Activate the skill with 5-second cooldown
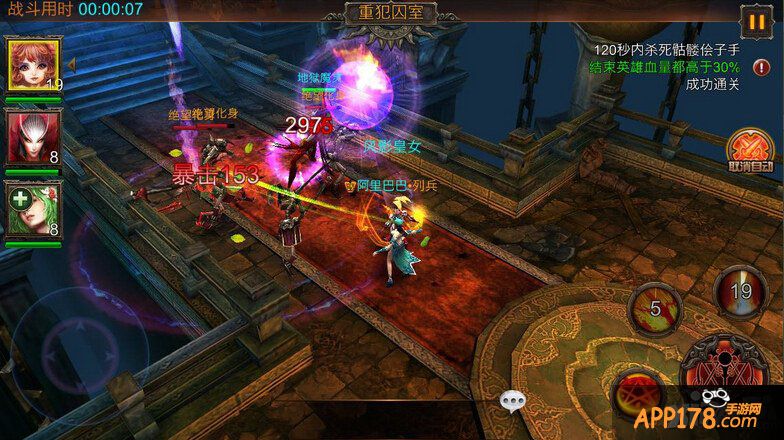 pyautogui.click(x=656, y=309)
